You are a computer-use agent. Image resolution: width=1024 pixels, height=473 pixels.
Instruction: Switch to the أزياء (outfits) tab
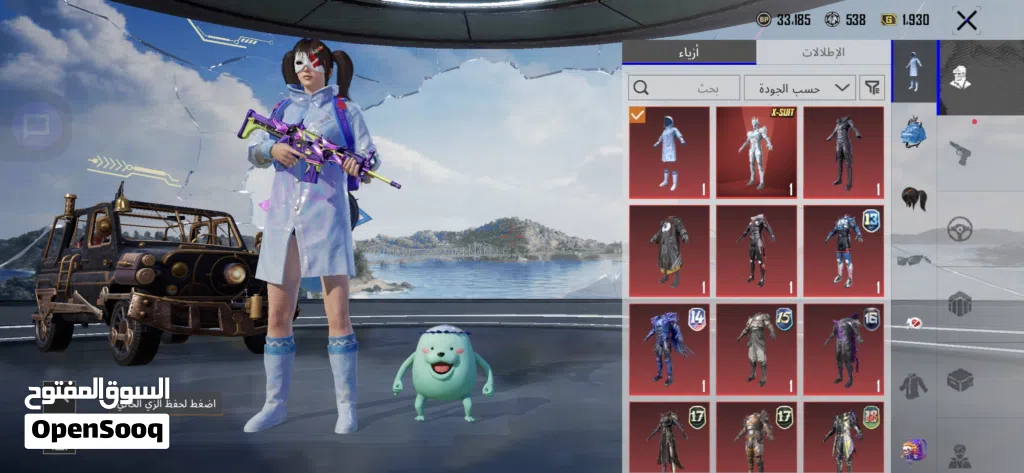click(689, 53)
